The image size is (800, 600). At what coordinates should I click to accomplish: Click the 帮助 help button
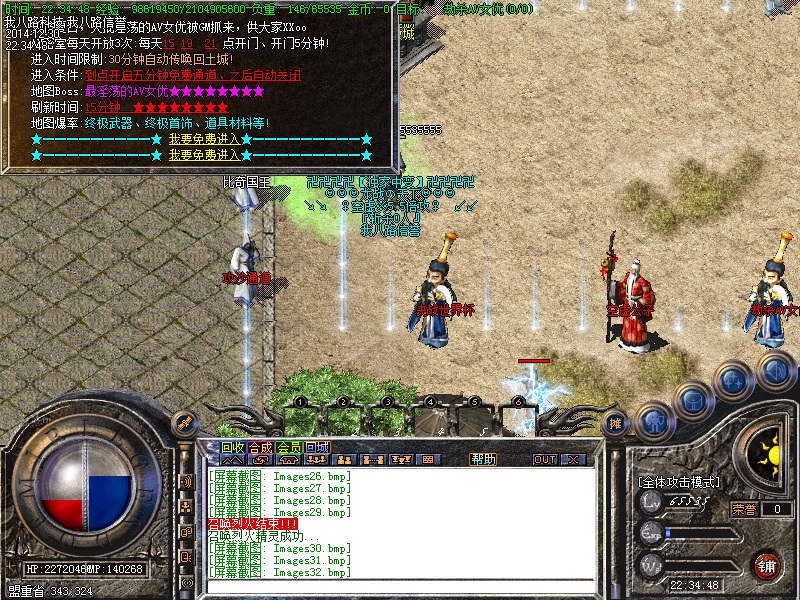tap(483, 459)
